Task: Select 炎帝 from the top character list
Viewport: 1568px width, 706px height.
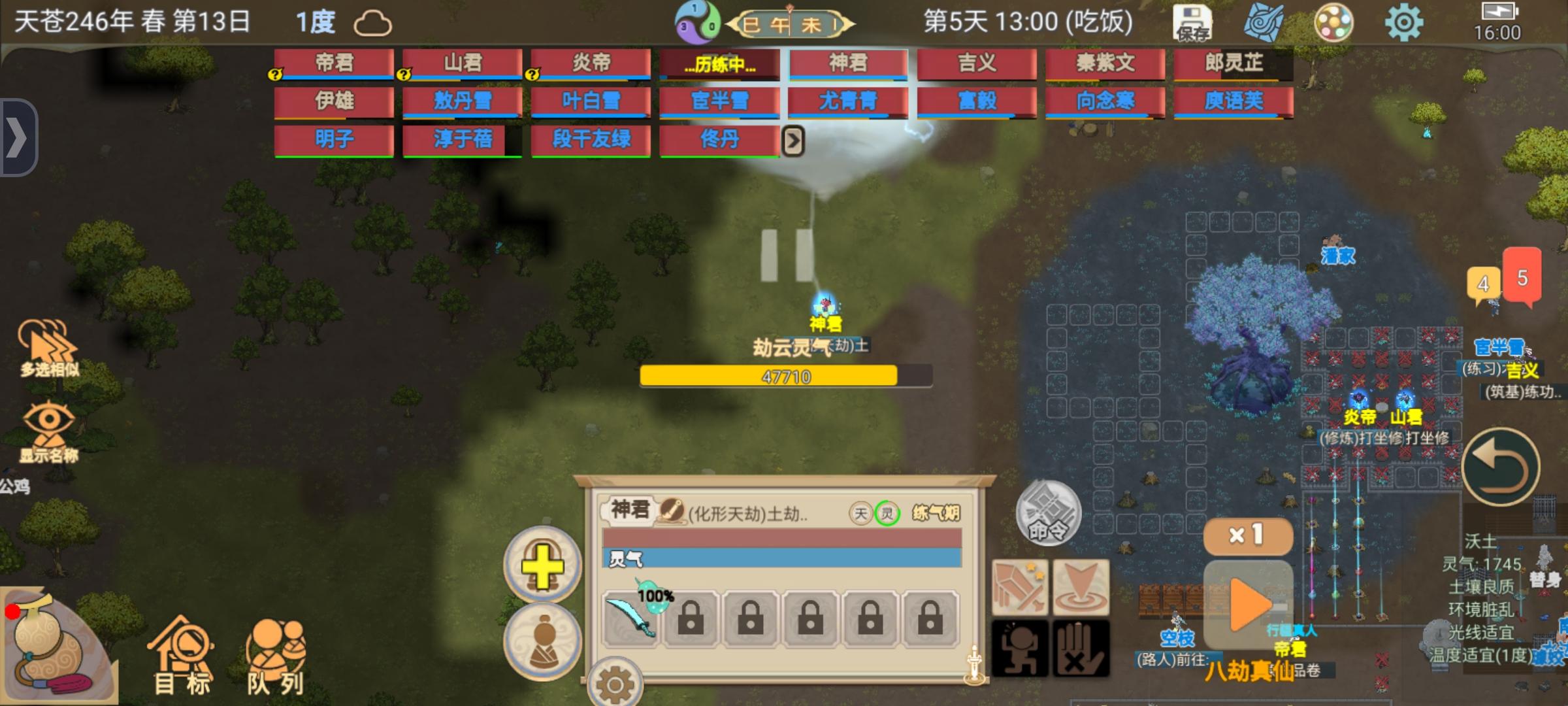Action: pyautogui.click(x=590, y=61)
